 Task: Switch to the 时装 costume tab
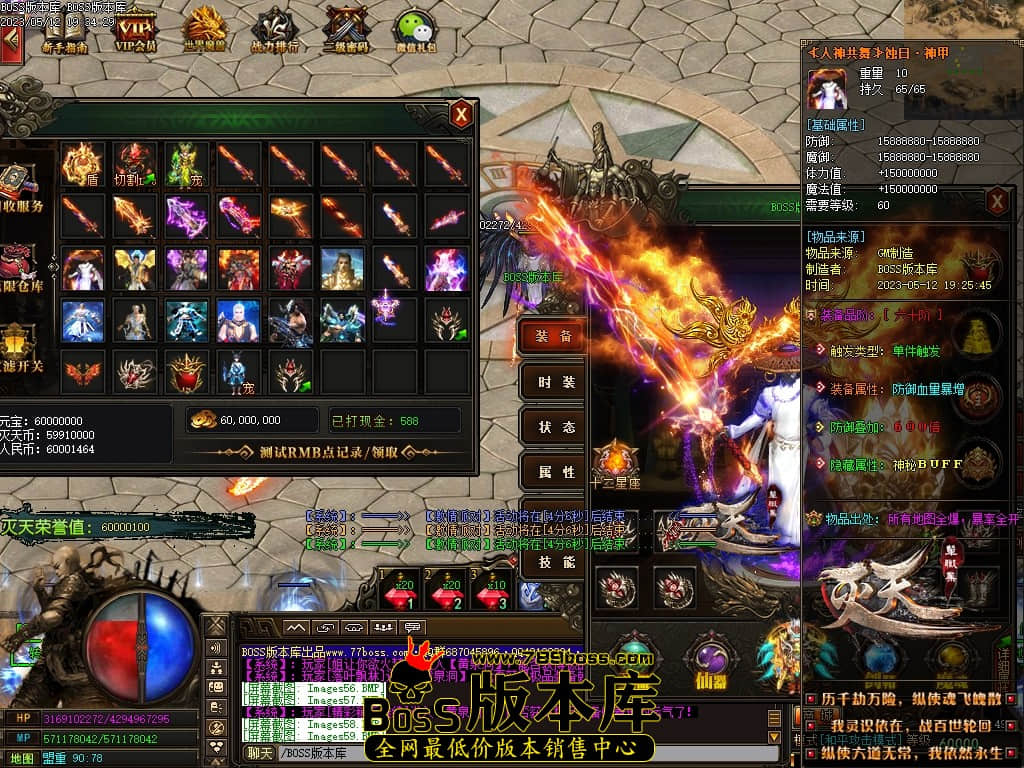pos(554,382)
